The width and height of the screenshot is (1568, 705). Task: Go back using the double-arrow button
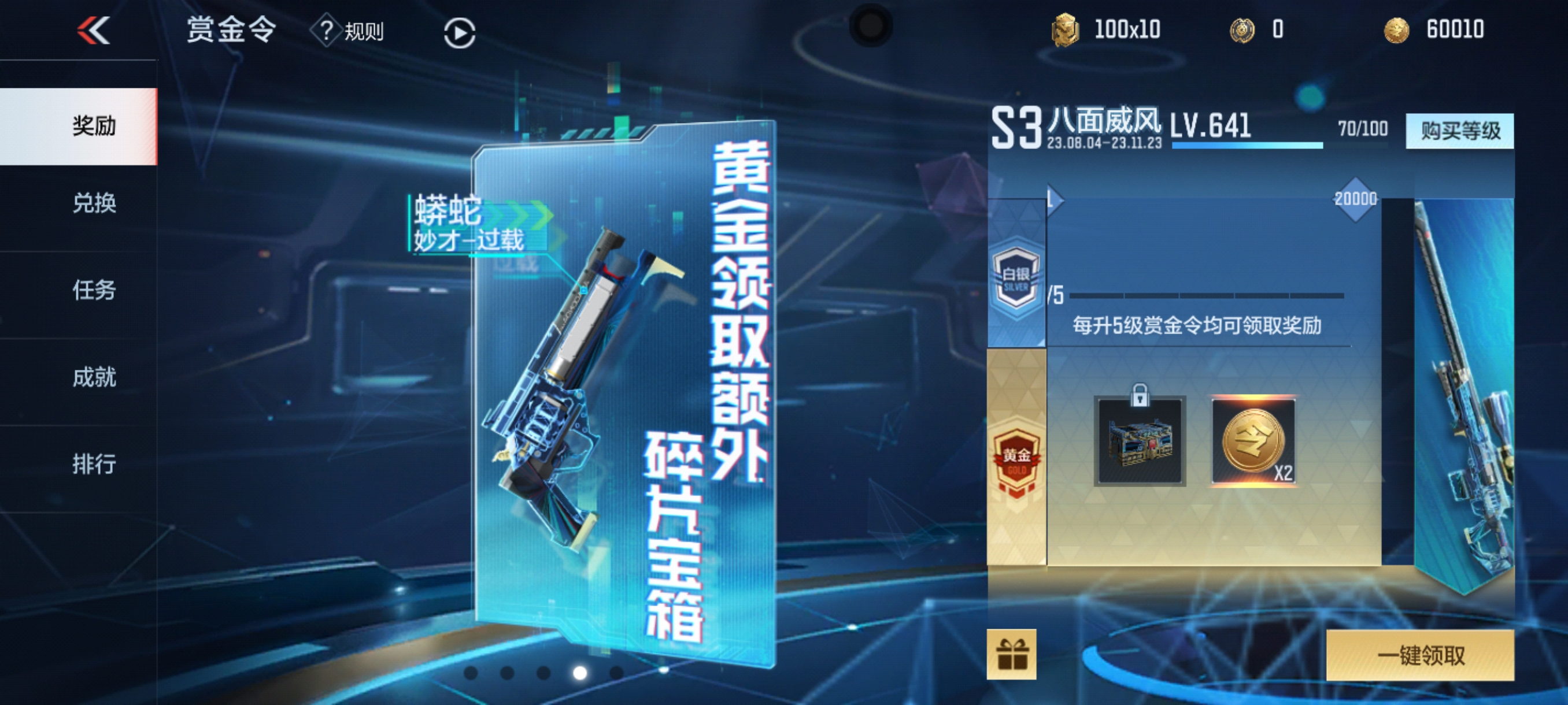pos(93,31)
